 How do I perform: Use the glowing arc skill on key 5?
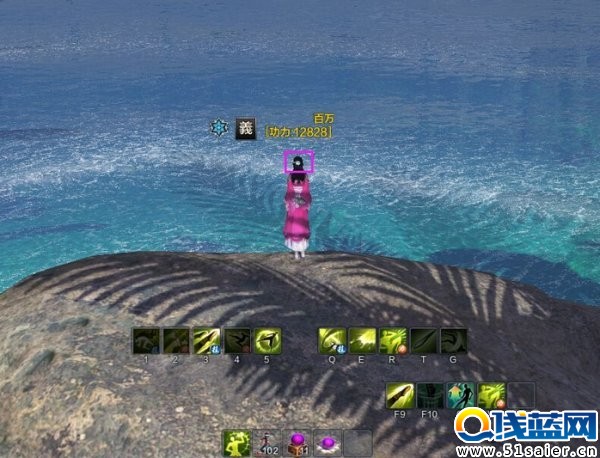pyautogui.click(x=267, y=341)
